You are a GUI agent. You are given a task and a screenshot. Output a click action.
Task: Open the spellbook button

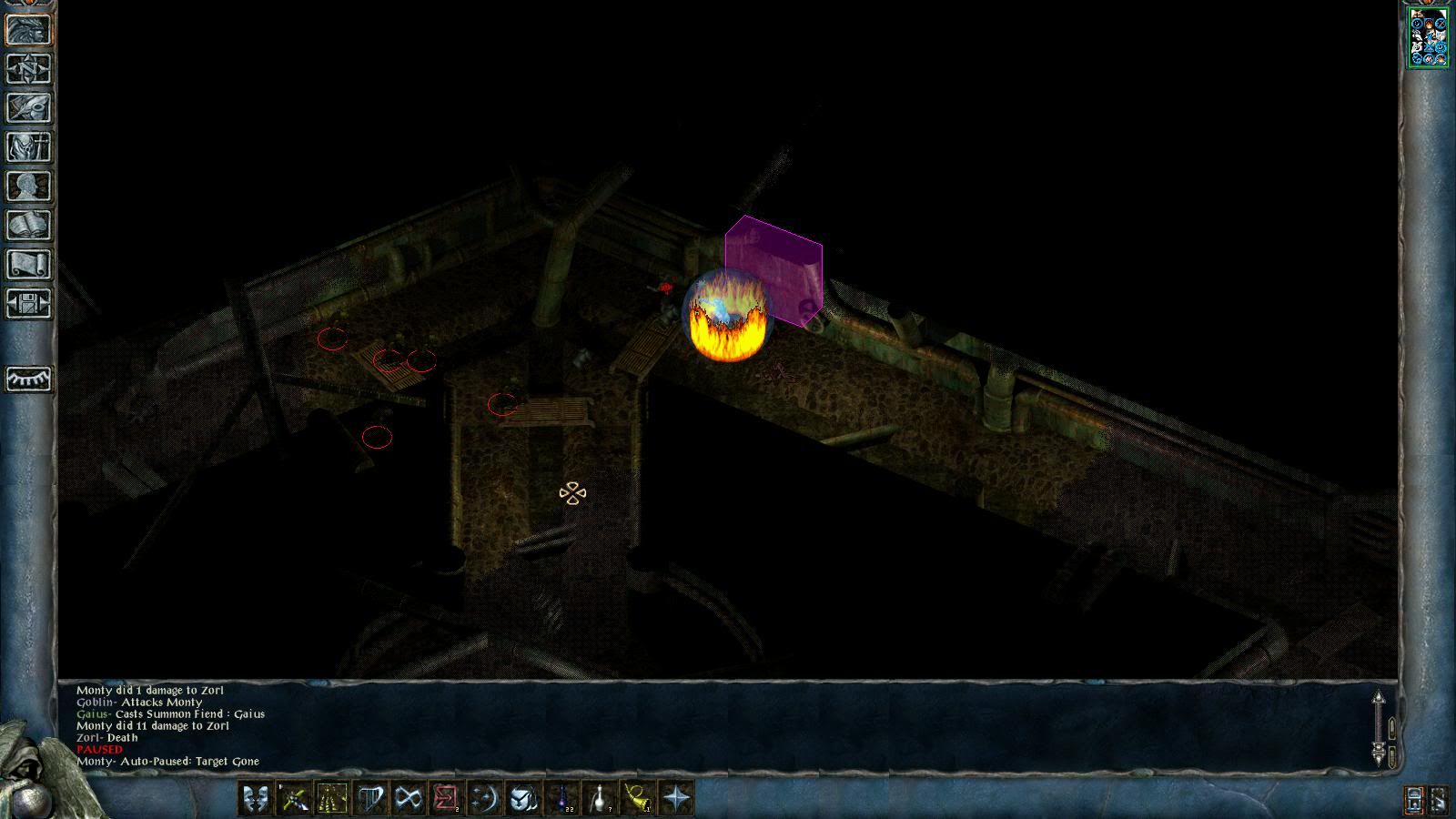click(x=28, y=226)
